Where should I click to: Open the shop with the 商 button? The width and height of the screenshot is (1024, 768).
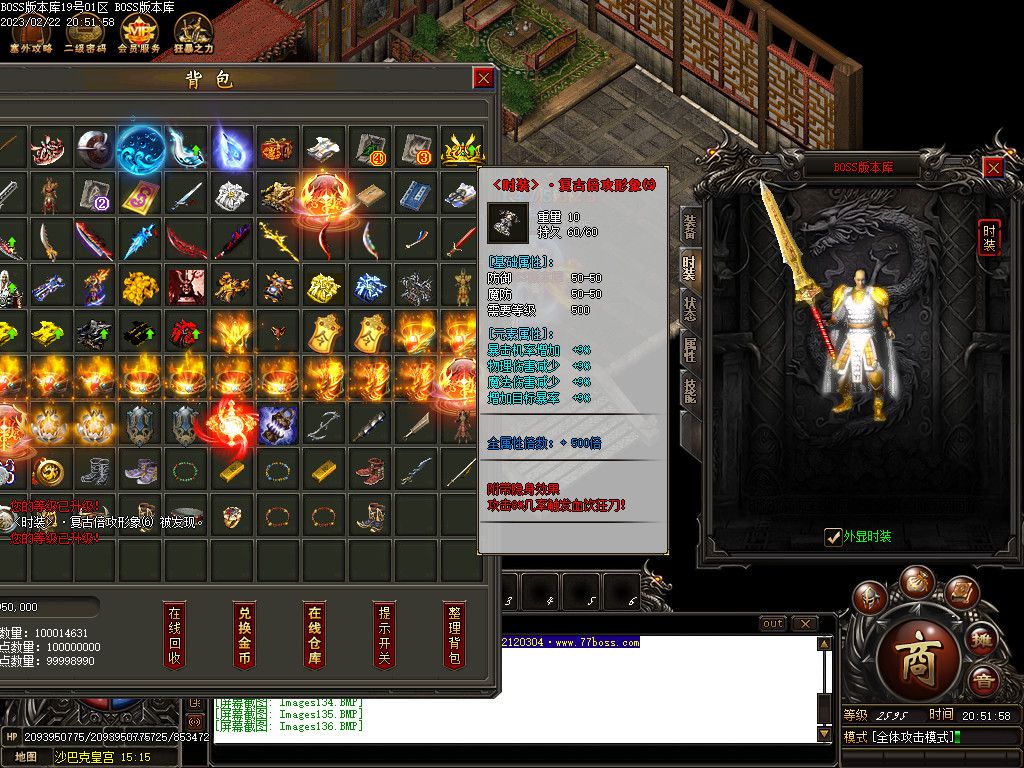918,664
